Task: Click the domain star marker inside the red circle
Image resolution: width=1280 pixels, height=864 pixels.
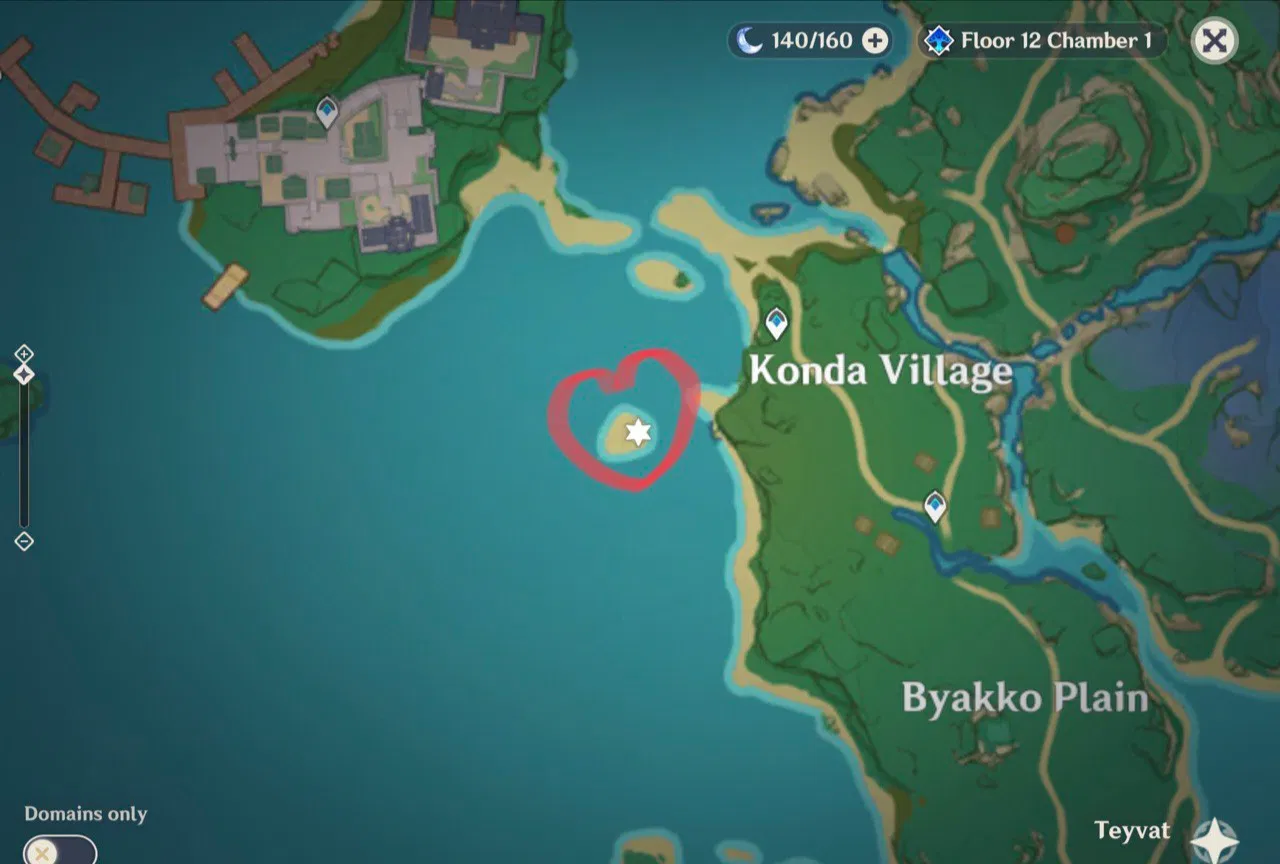Action: pyautogui.click(x=637, y=432)
